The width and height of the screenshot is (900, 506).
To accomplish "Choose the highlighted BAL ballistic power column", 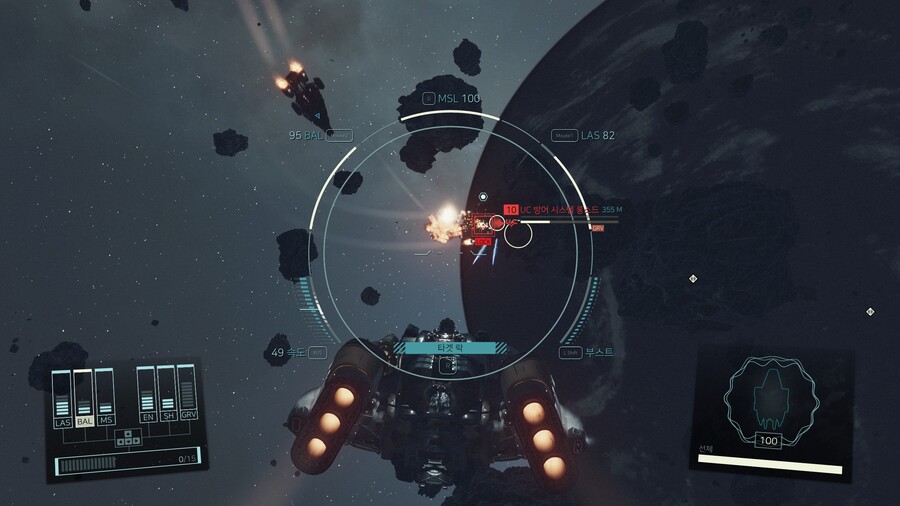I will pyautogui.click(x=84, y=400).
